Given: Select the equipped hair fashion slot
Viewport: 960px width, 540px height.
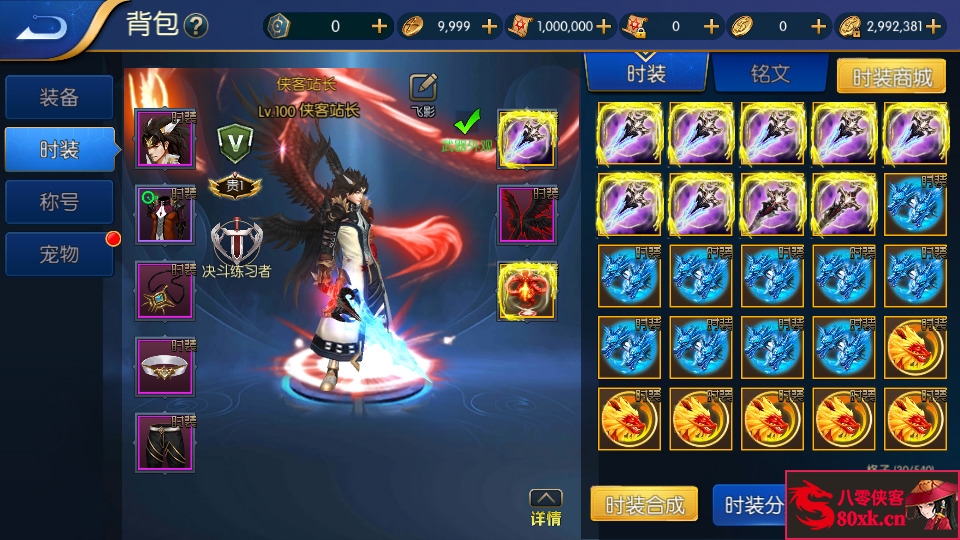Looking at the screenshot, I should pyautogui.click(x=165, y=138).
